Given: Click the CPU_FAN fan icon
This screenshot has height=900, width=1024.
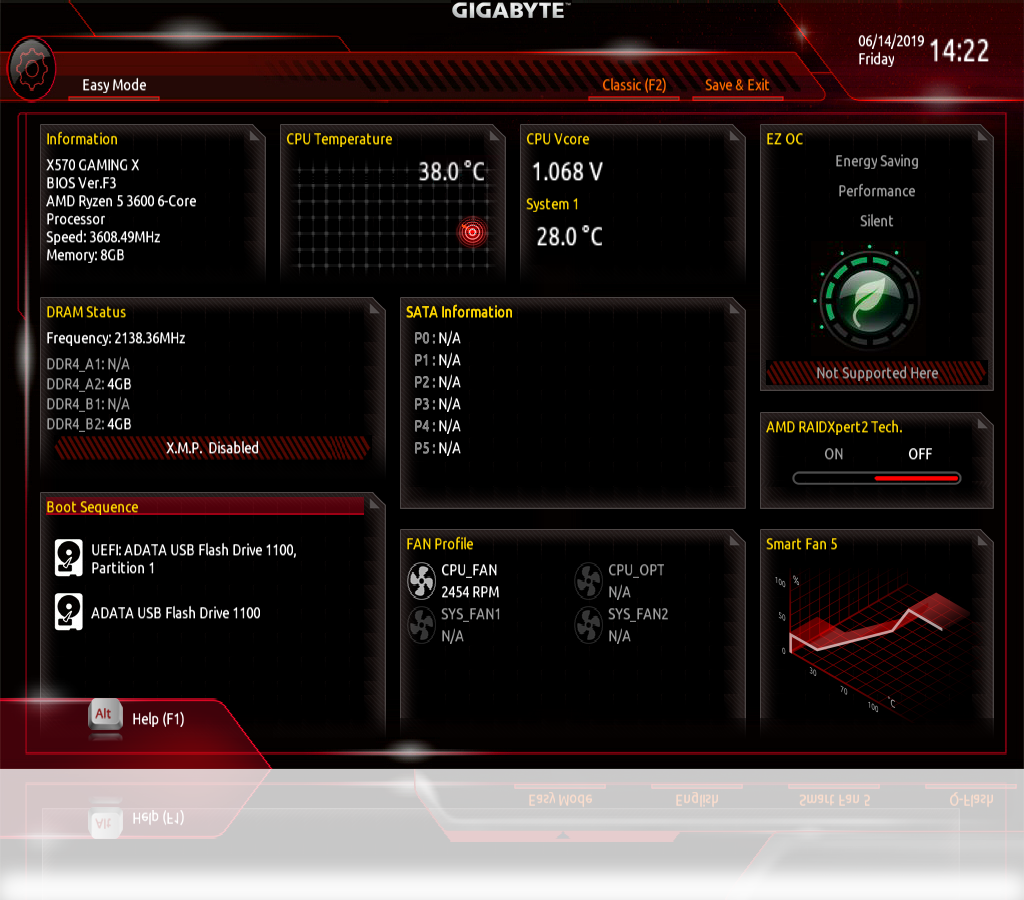Looking at the screenshot, I should click(422, 579).
